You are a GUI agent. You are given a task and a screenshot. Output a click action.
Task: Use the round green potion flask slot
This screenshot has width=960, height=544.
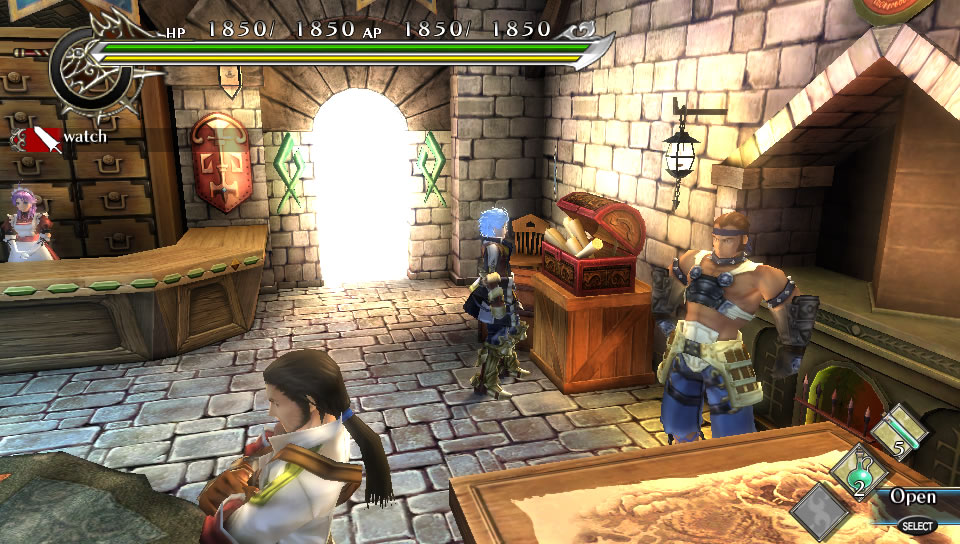(857, 472)
